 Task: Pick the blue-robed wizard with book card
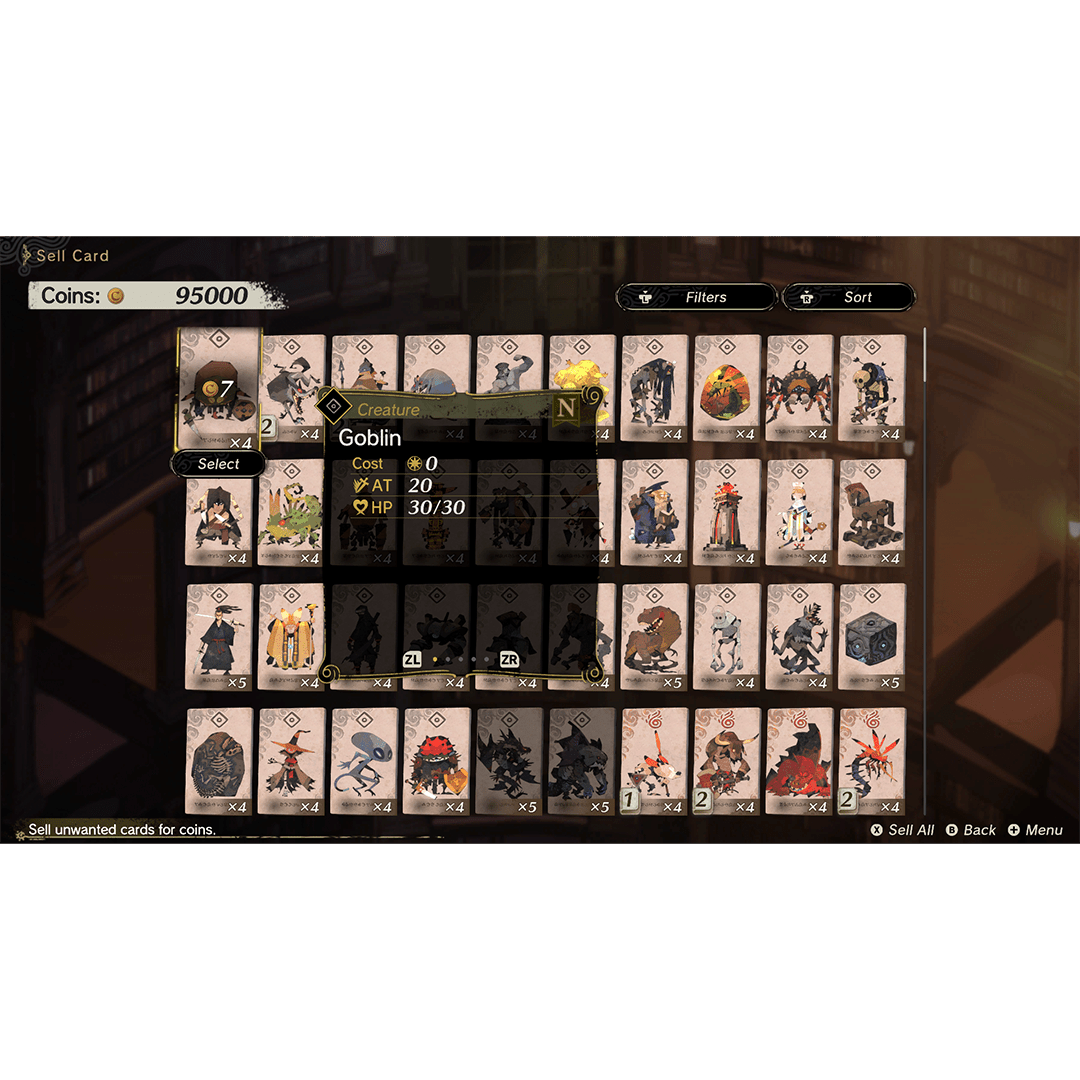pos(654,512)
